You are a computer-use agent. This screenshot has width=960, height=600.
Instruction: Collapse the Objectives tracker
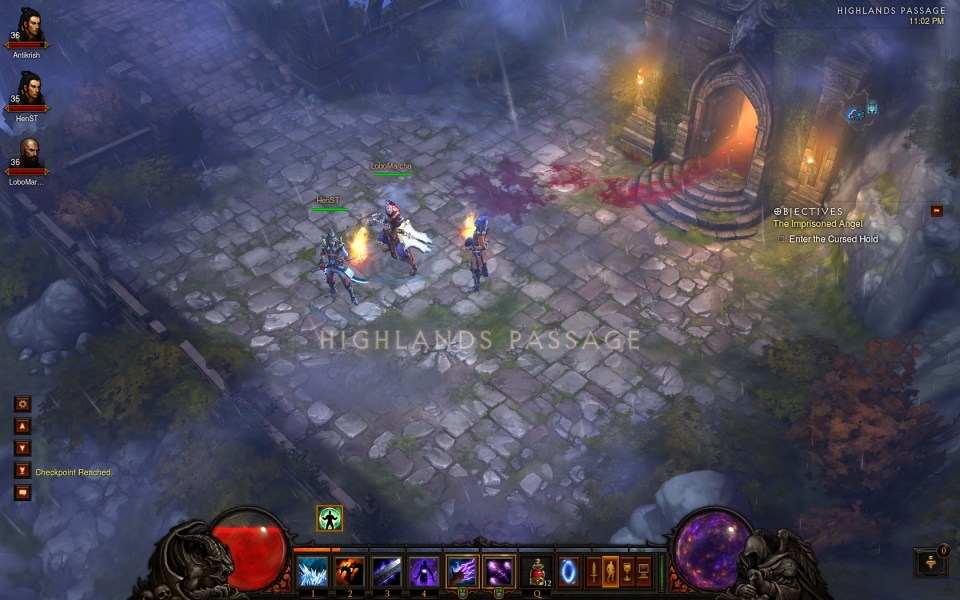[x=937, y=210]
